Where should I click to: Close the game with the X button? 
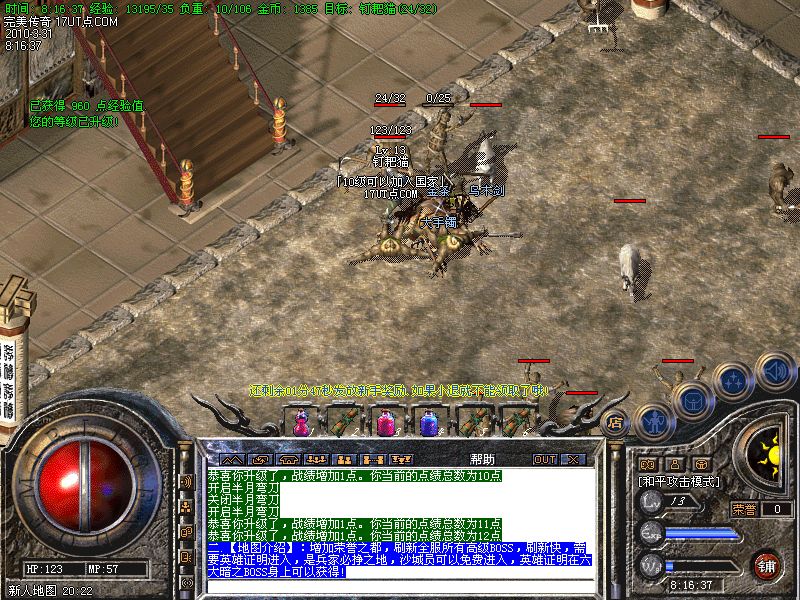(x=573, y=459)
